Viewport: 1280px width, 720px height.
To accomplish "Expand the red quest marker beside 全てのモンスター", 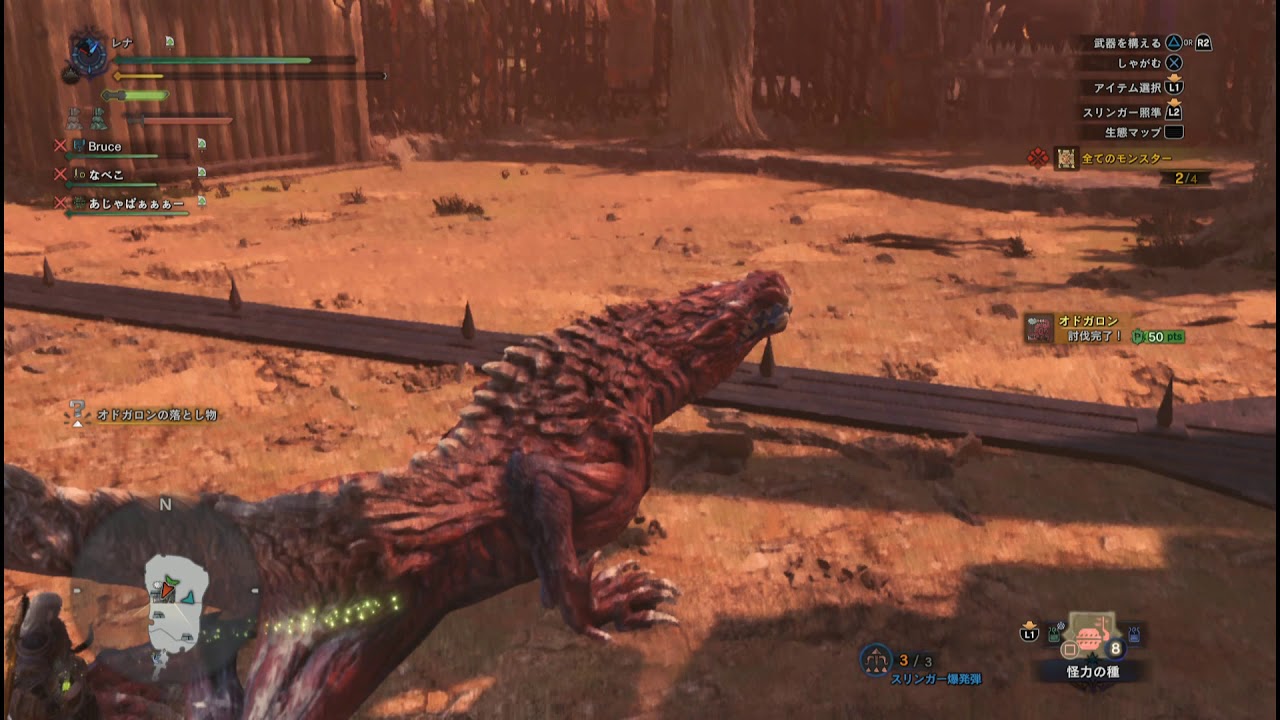I will point(1038,156).
